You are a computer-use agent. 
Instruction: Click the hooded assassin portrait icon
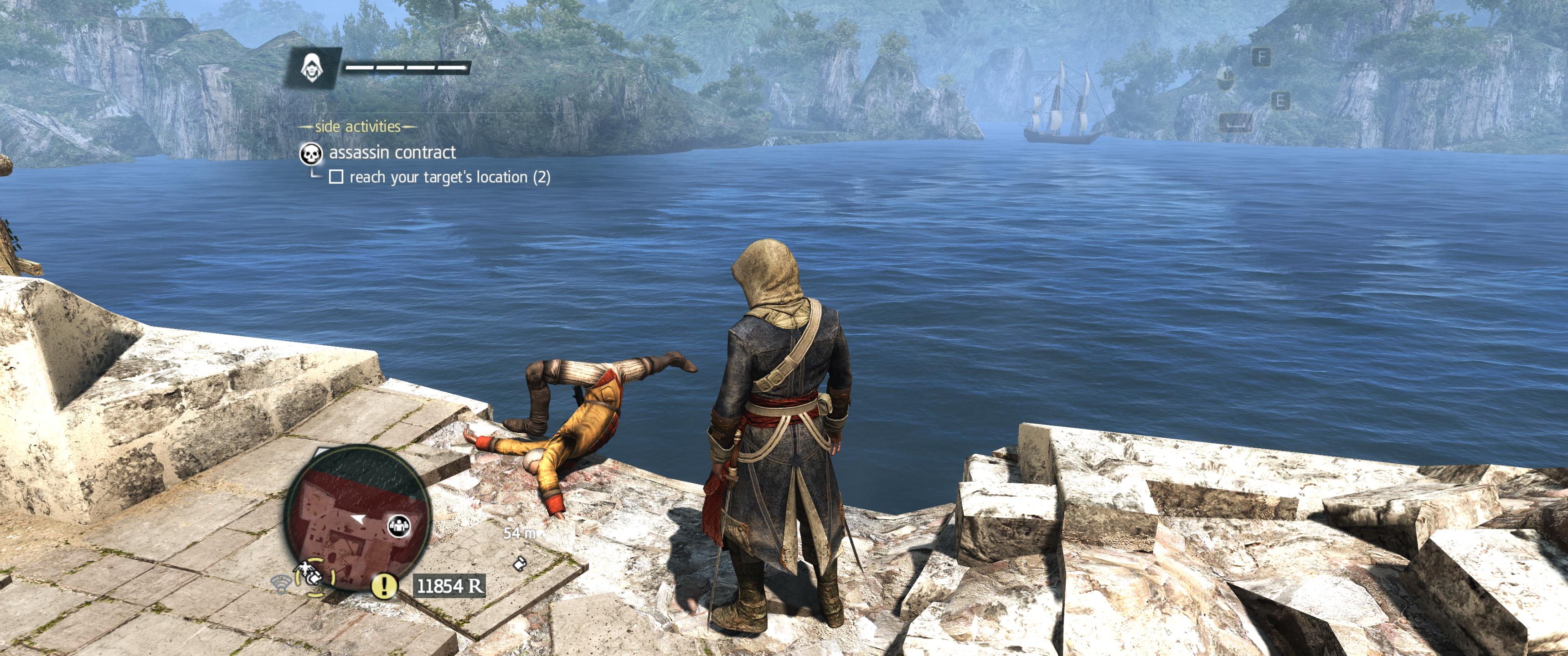point(310,67)
